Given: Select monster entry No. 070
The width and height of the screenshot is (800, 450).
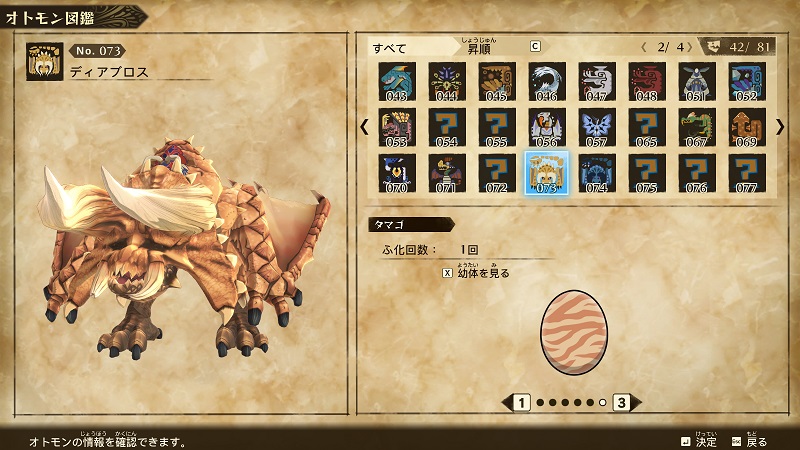Looking at the screenshot, I should coord(397,172).
